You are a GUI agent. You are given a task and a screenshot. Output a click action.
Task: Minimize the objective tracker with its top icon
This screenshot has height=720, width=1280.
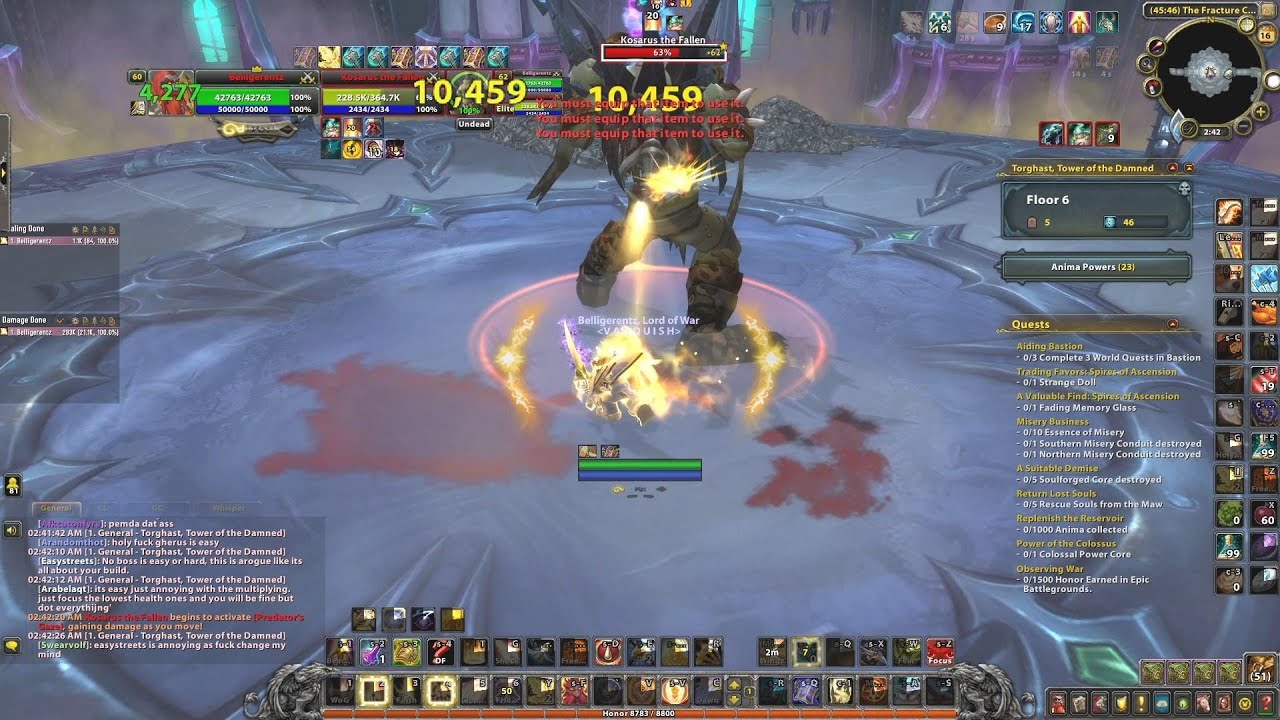(1189, 167)
